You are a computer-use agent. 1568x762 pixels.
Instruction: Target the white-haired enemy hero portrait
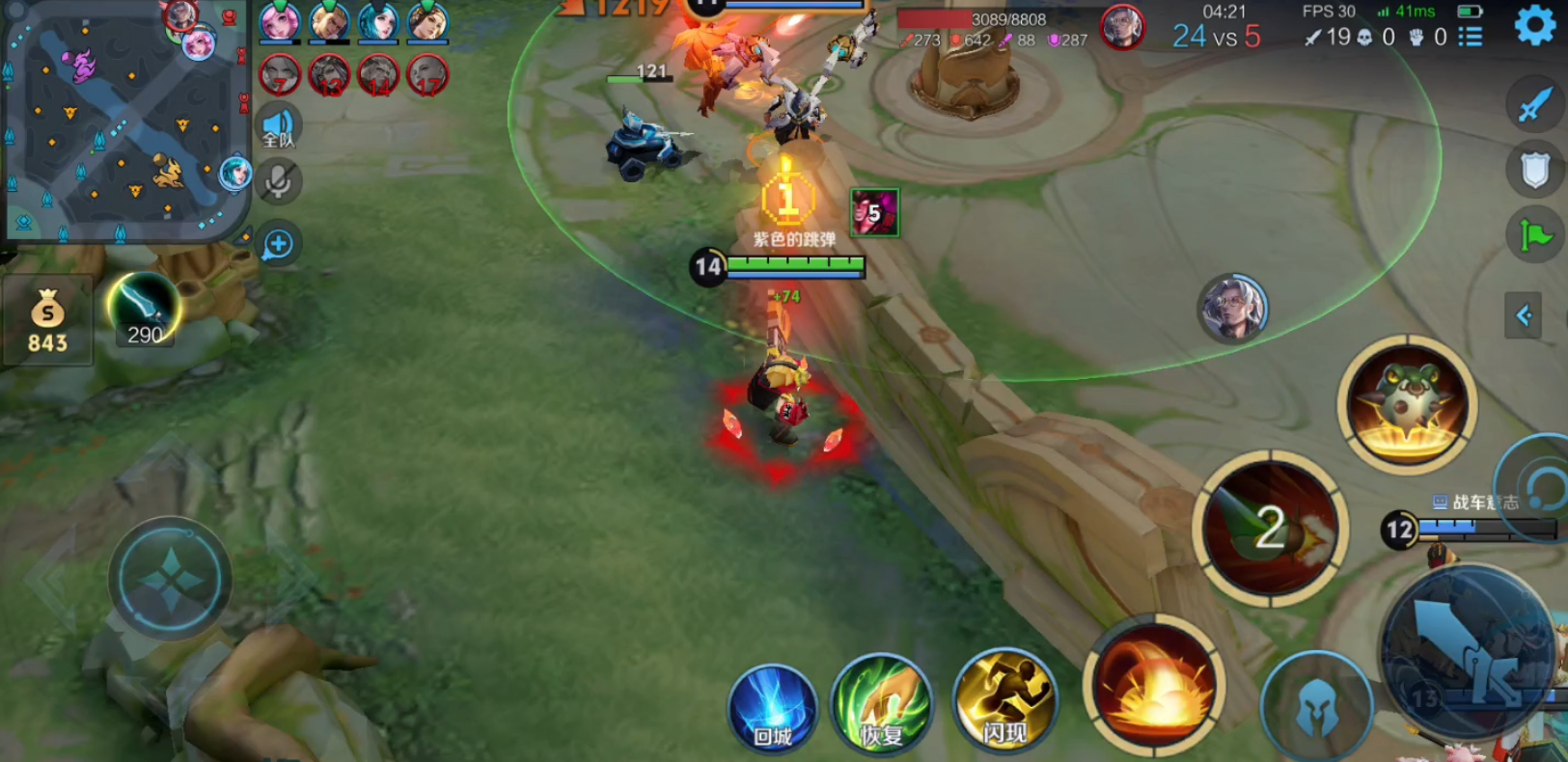click(1232, 309)
